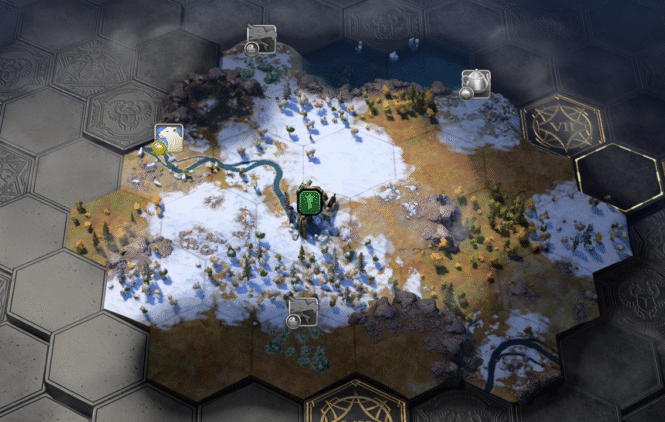This screenshot has height=422, width=665.
Task: Select the green independent village banner
Action: (309, 201)
